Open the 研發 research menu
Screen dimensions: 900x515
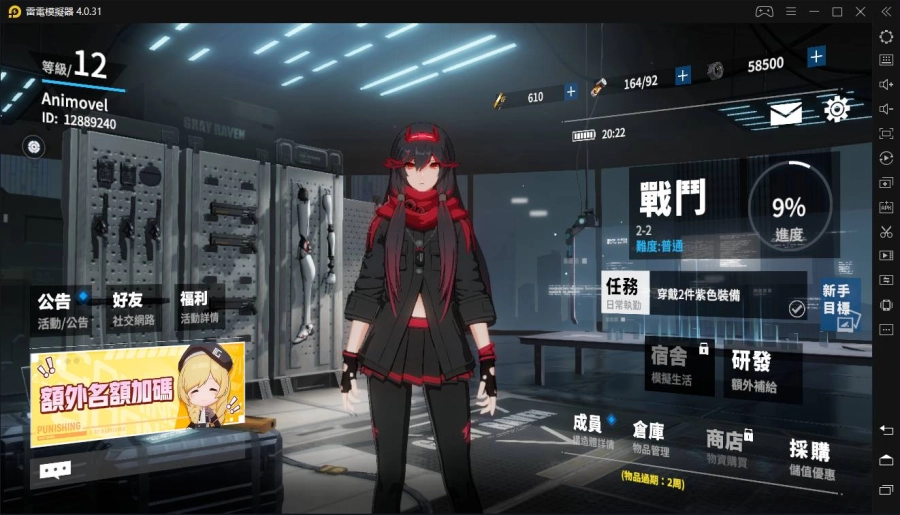click(753, 368)
